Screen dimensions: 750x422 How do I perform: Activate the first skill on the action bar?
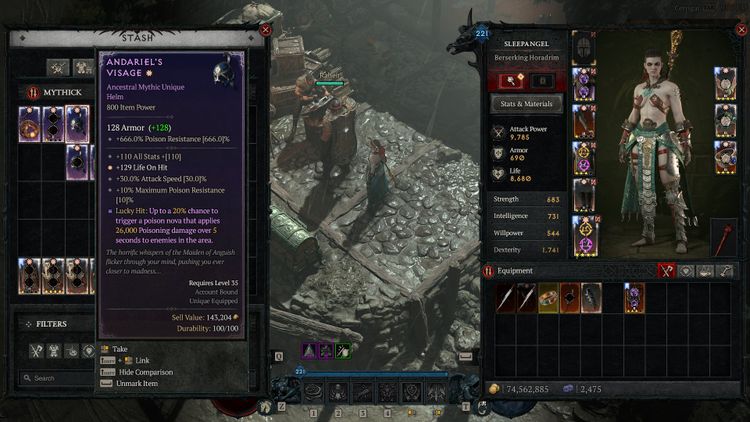(x=314, y=392)
